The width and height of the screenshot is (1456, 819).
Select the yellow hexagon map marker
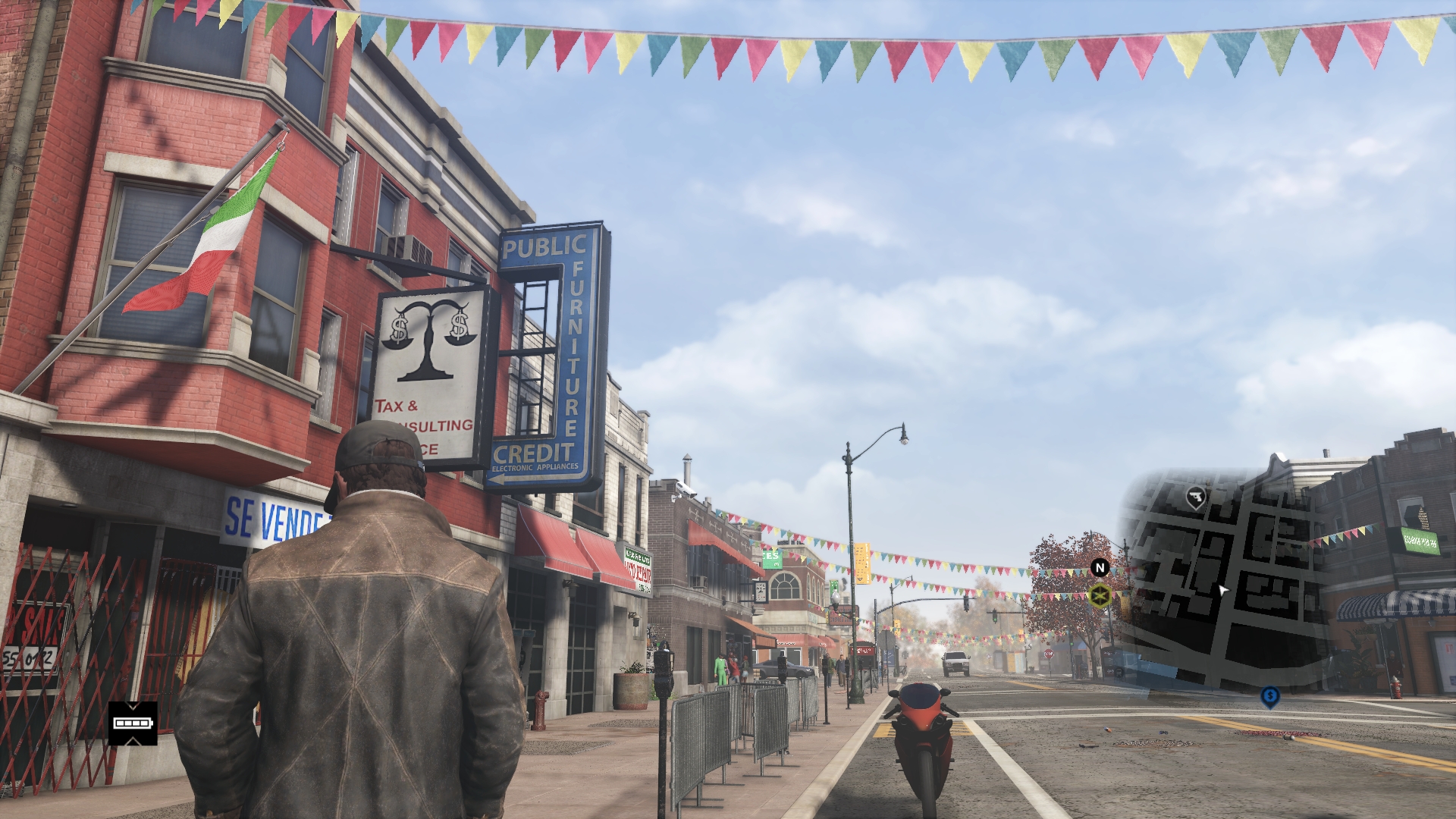(1100, 595)
